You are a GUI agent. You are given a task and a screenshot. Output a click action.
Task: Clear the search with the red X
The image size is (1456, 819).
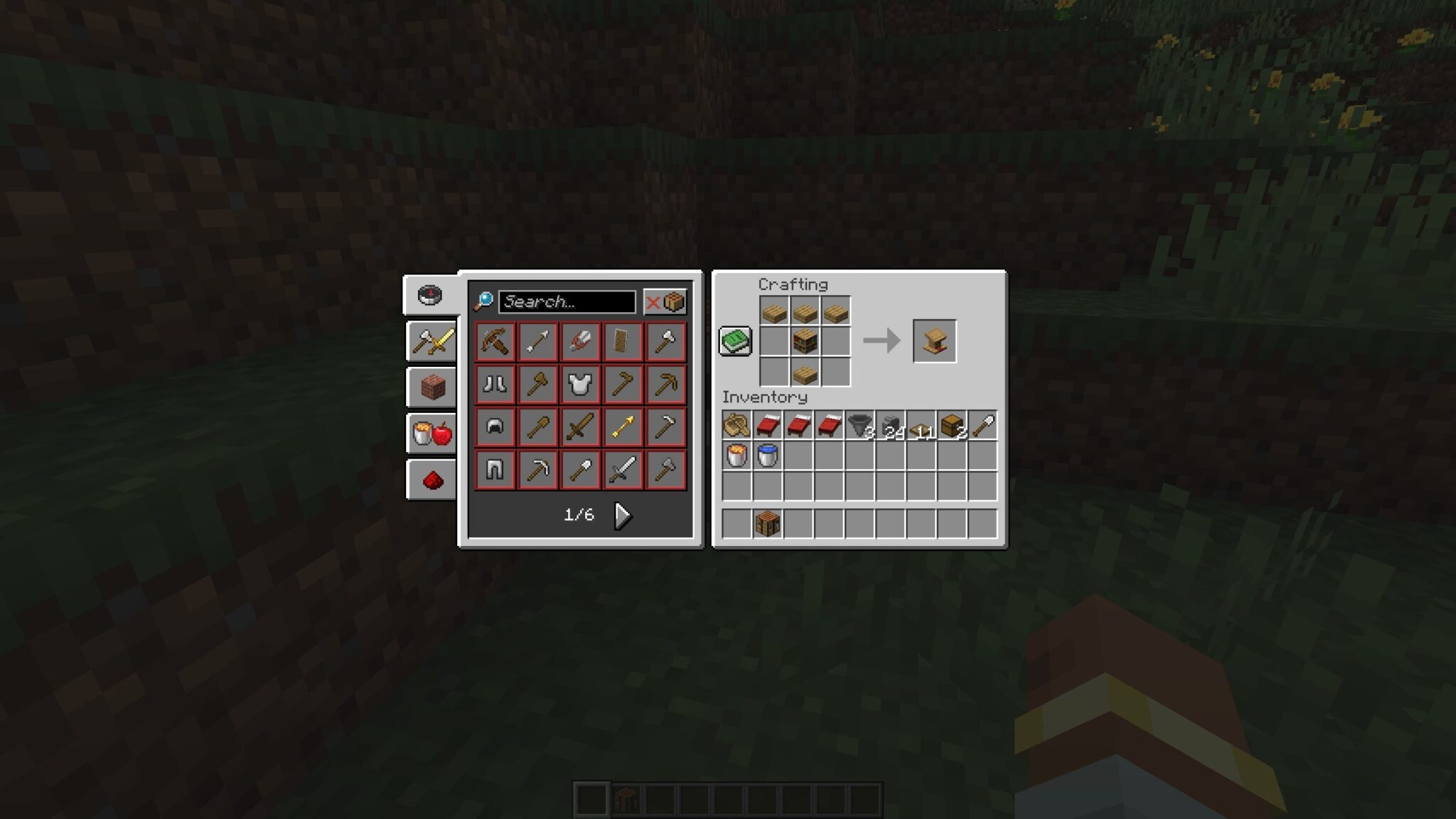tap(655, 301)
